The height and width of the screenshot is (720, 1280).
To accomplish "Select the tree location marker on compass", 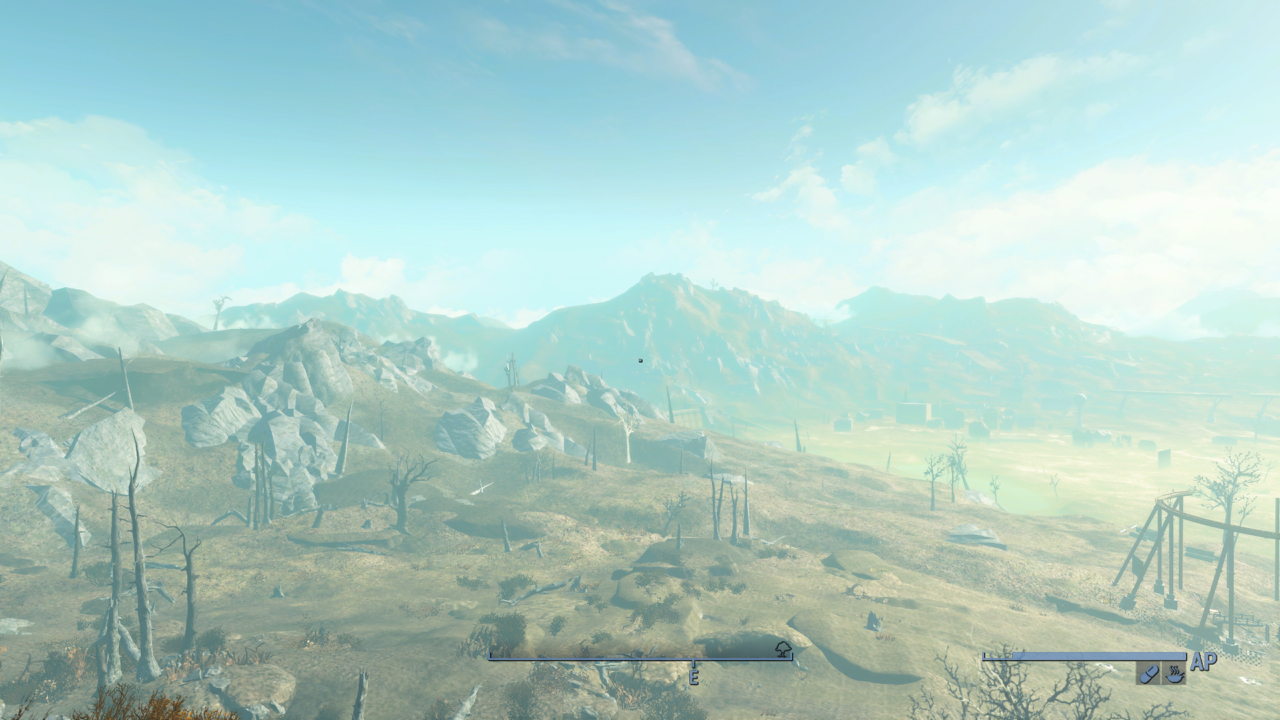I will (783, 650).
